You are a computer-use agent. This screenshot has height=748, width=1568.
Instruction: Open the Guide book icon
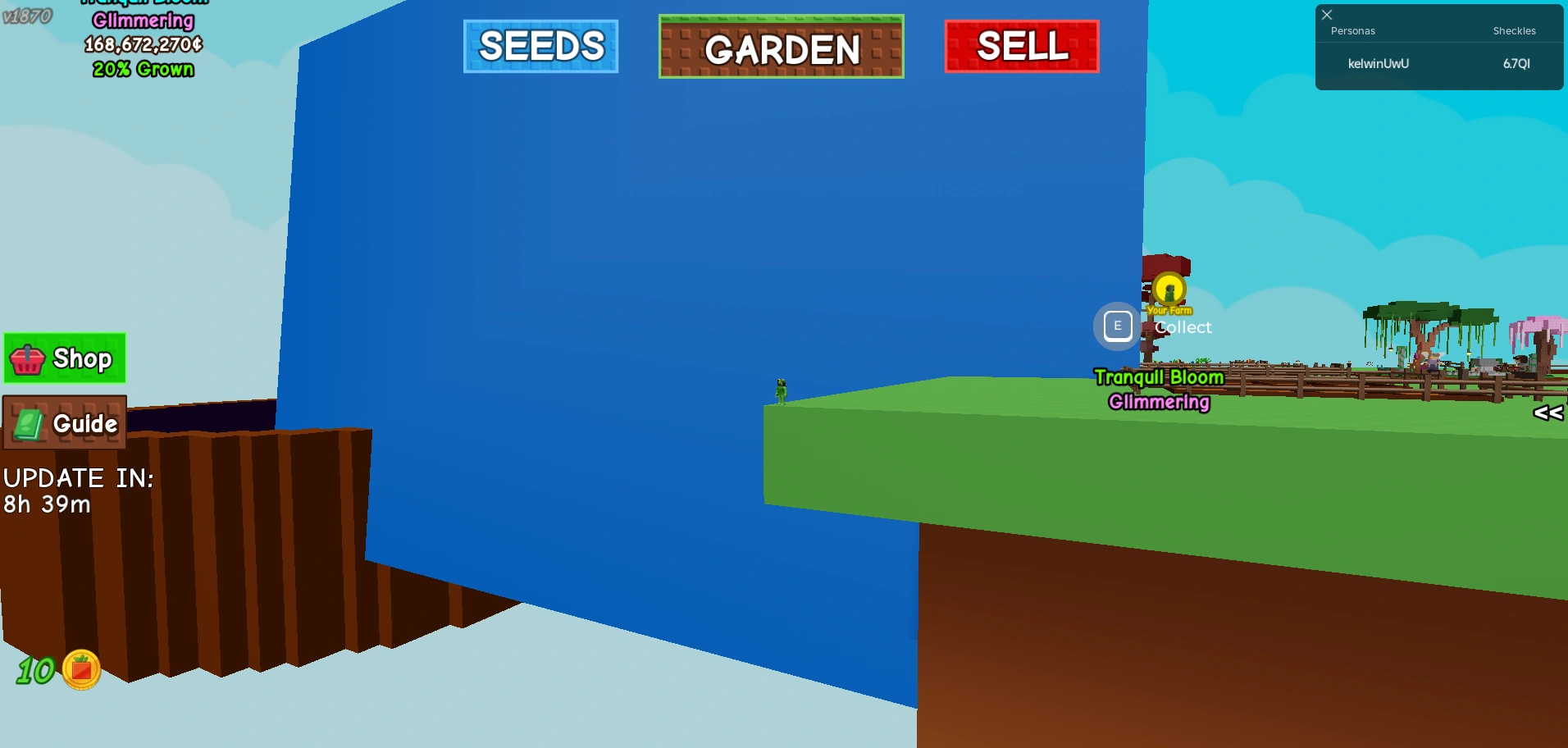[28, 423]
